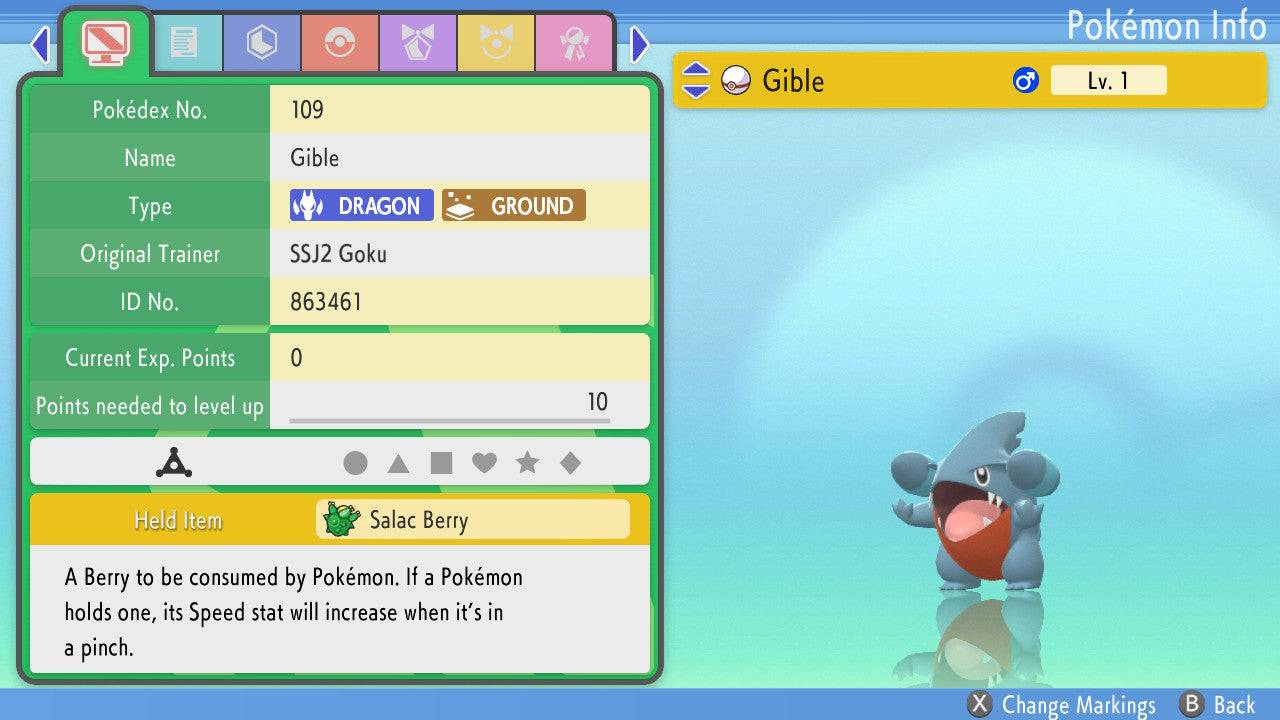Select the Salac Berry held item

pyautogui.click(x=473, y=520)
